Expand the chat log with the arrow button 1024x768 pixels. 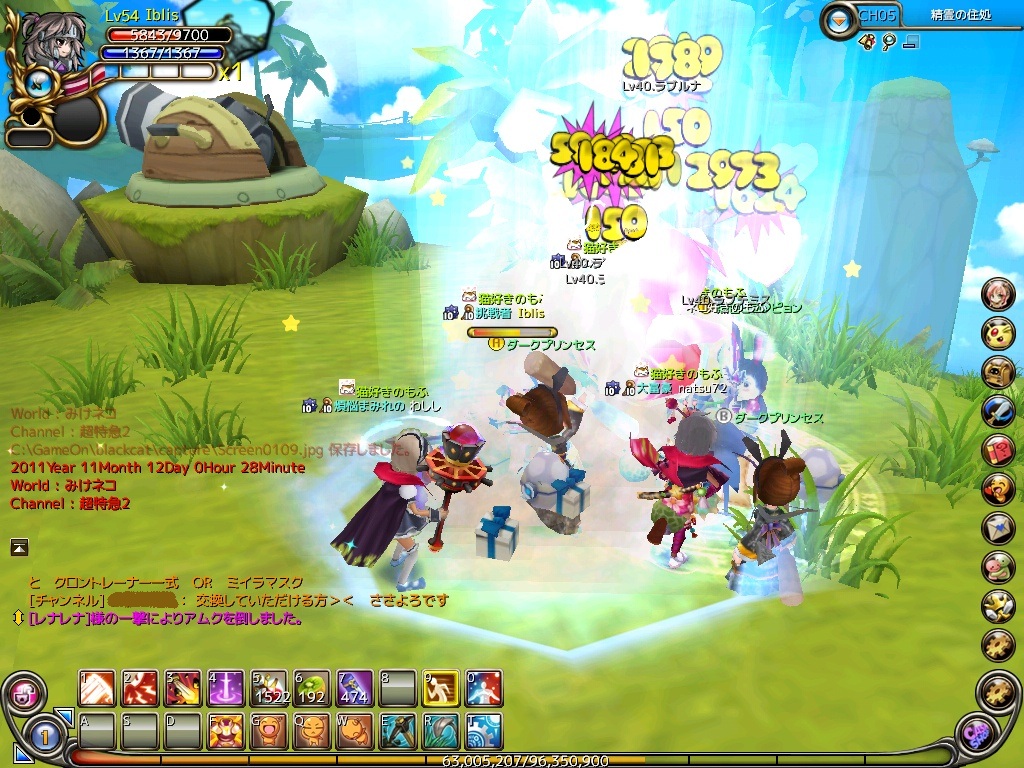click(19, 546)
